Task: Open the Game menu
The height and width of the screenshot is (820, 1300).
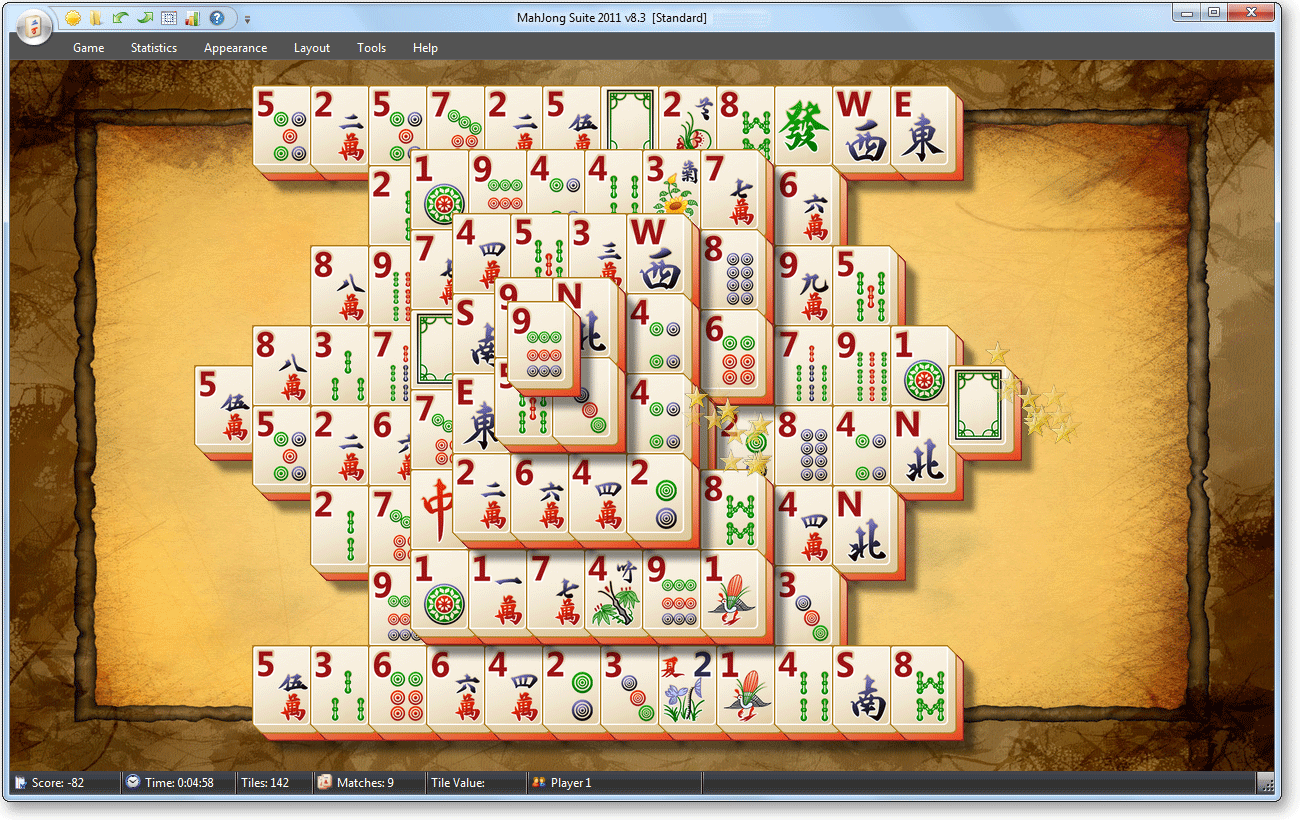Action: 88,48
